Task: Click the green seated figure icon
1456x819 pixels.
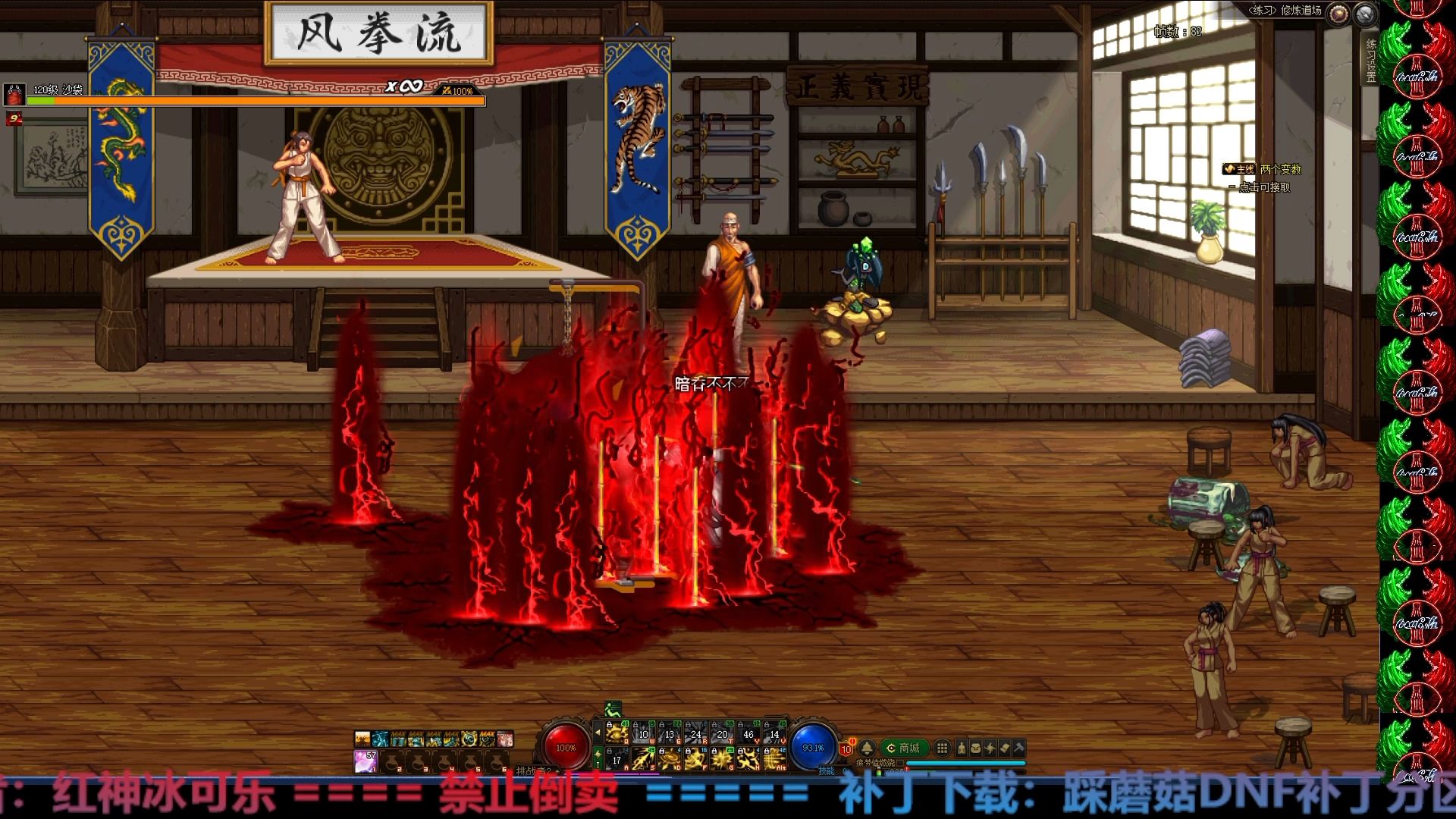Action: tap(613, 710)
